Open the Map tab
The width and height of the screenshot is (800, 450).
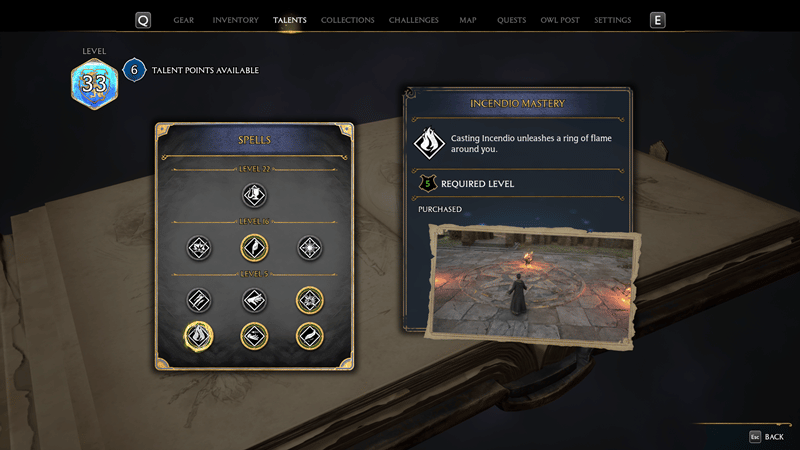click(468, 20)
